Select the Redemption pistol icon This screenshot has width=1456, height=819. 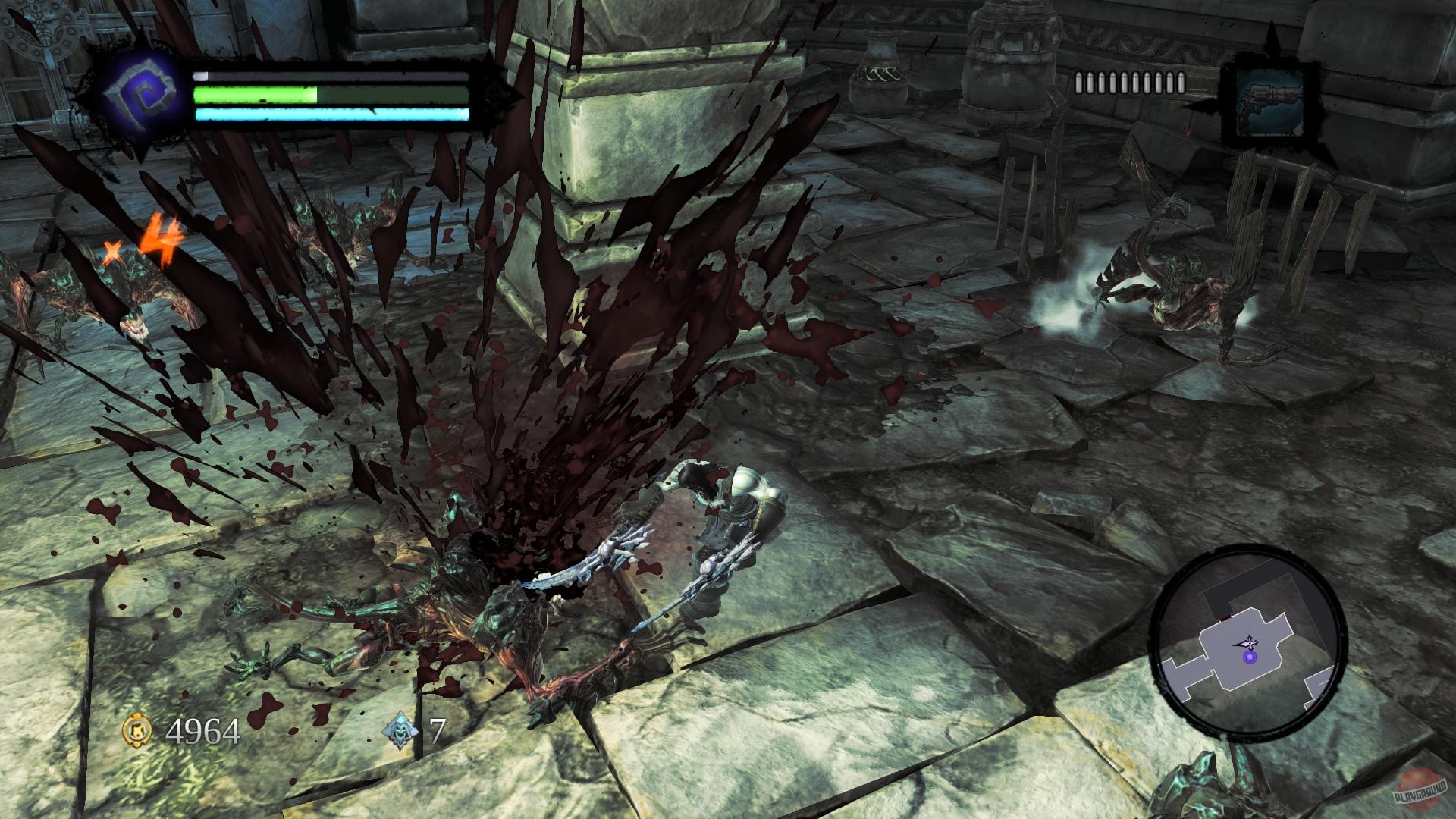point(1270,102)
